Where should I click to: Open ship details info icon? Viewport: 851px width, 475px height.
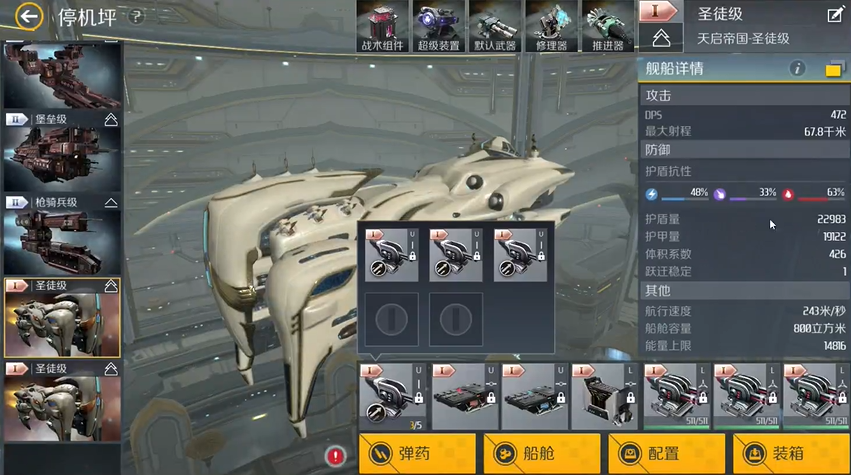pyautogui.click(x=797, y=69)
